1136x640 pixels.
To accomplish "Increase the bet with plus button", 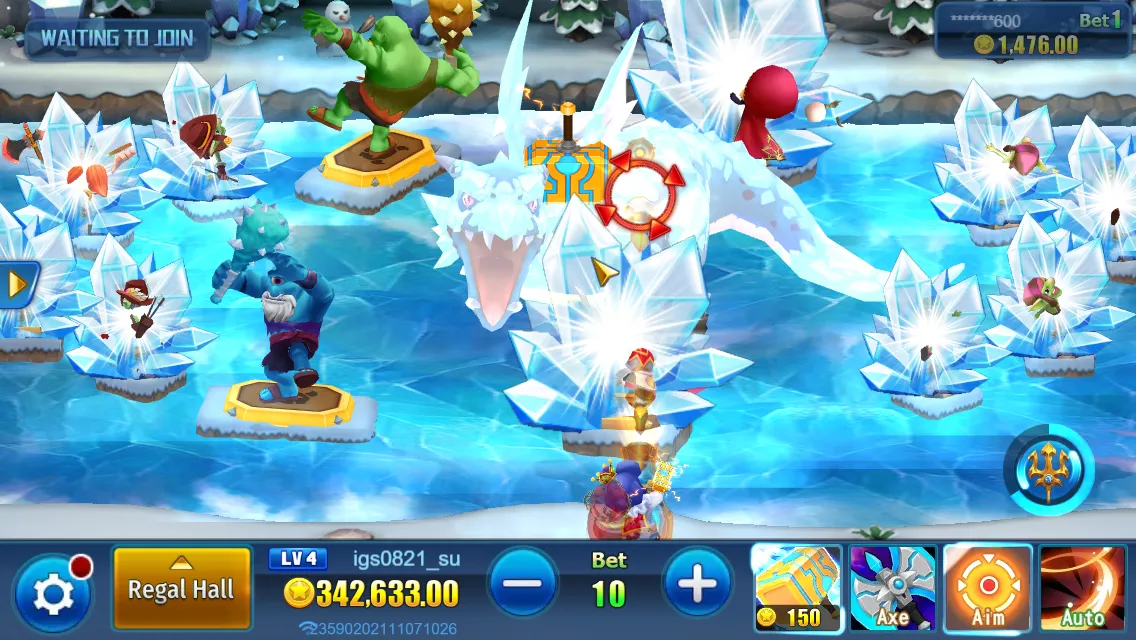I will [697, 582].
